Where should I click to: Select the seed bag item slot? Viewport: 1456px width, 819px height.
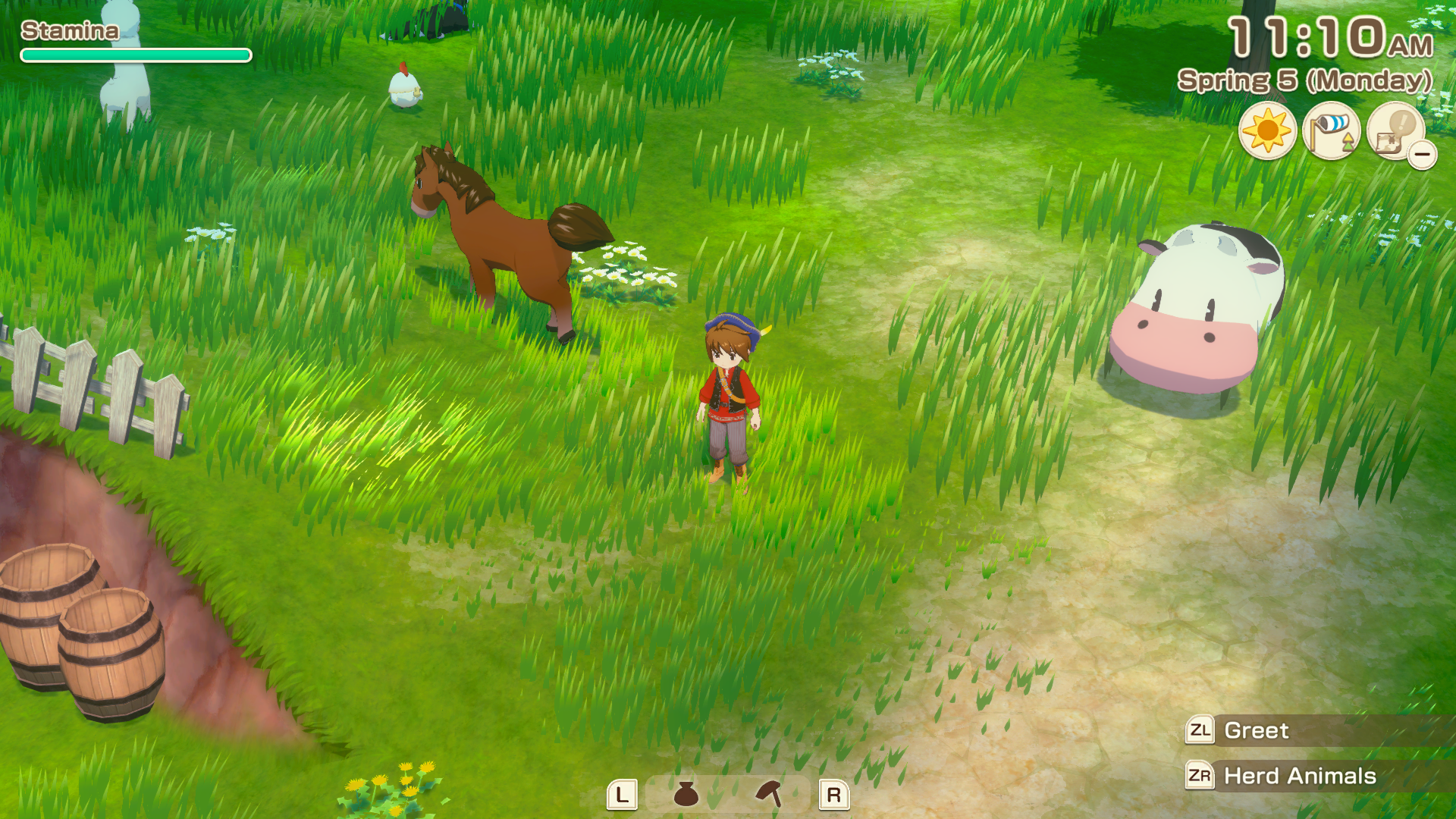[x=685, y=795]
